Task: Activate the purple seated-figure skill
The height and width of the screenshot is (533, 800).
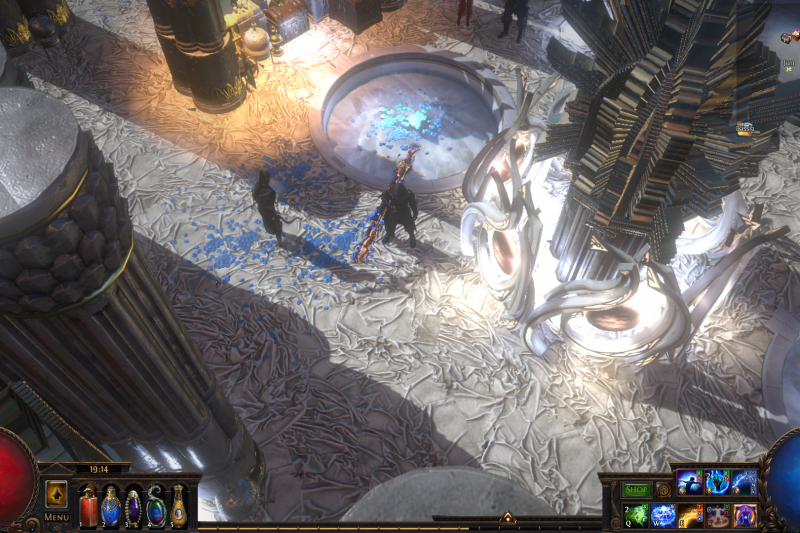Action: click(745, 516)
